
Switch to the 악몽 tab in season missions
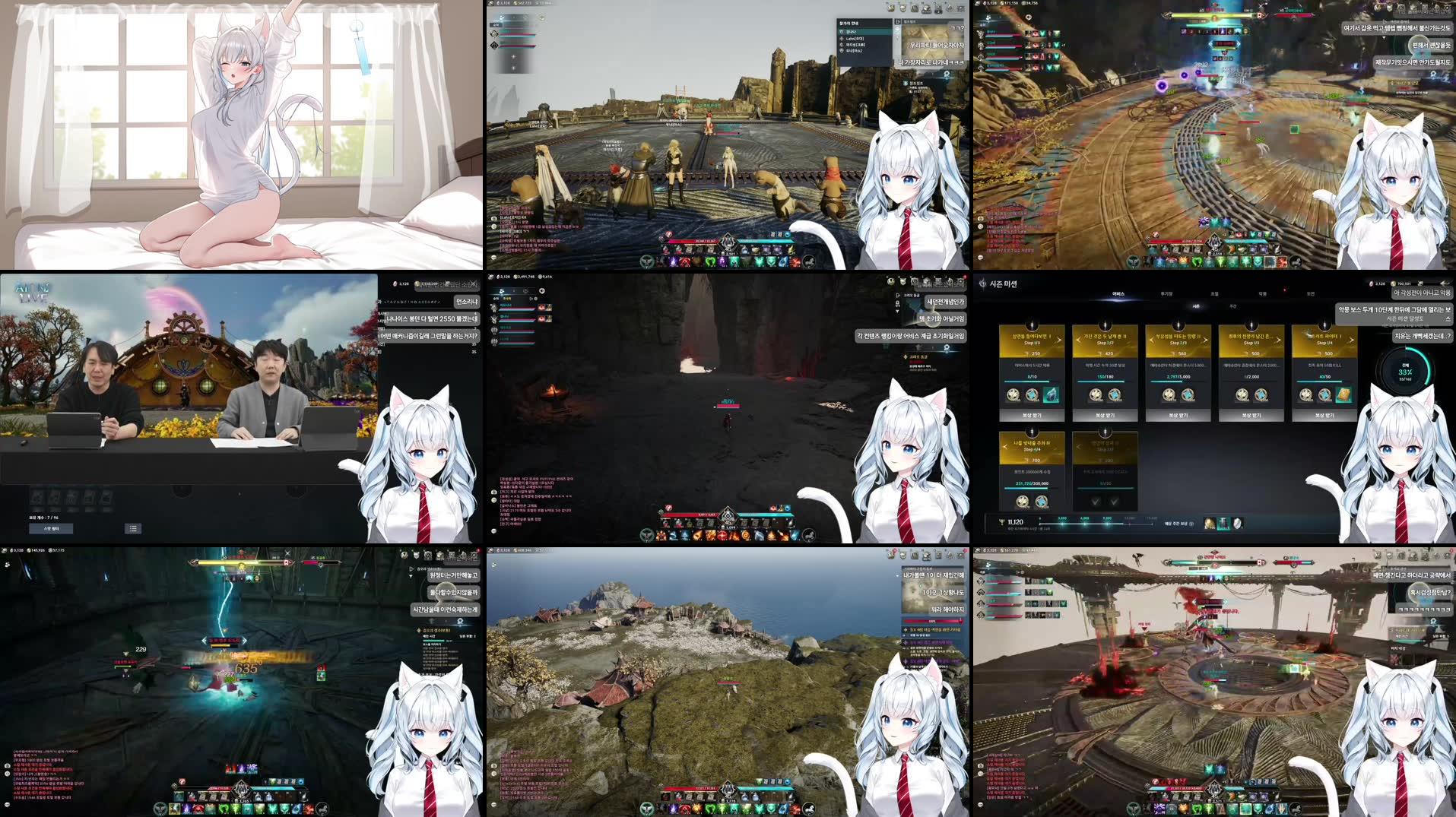pyautogui.click(x=1261, y=293)
